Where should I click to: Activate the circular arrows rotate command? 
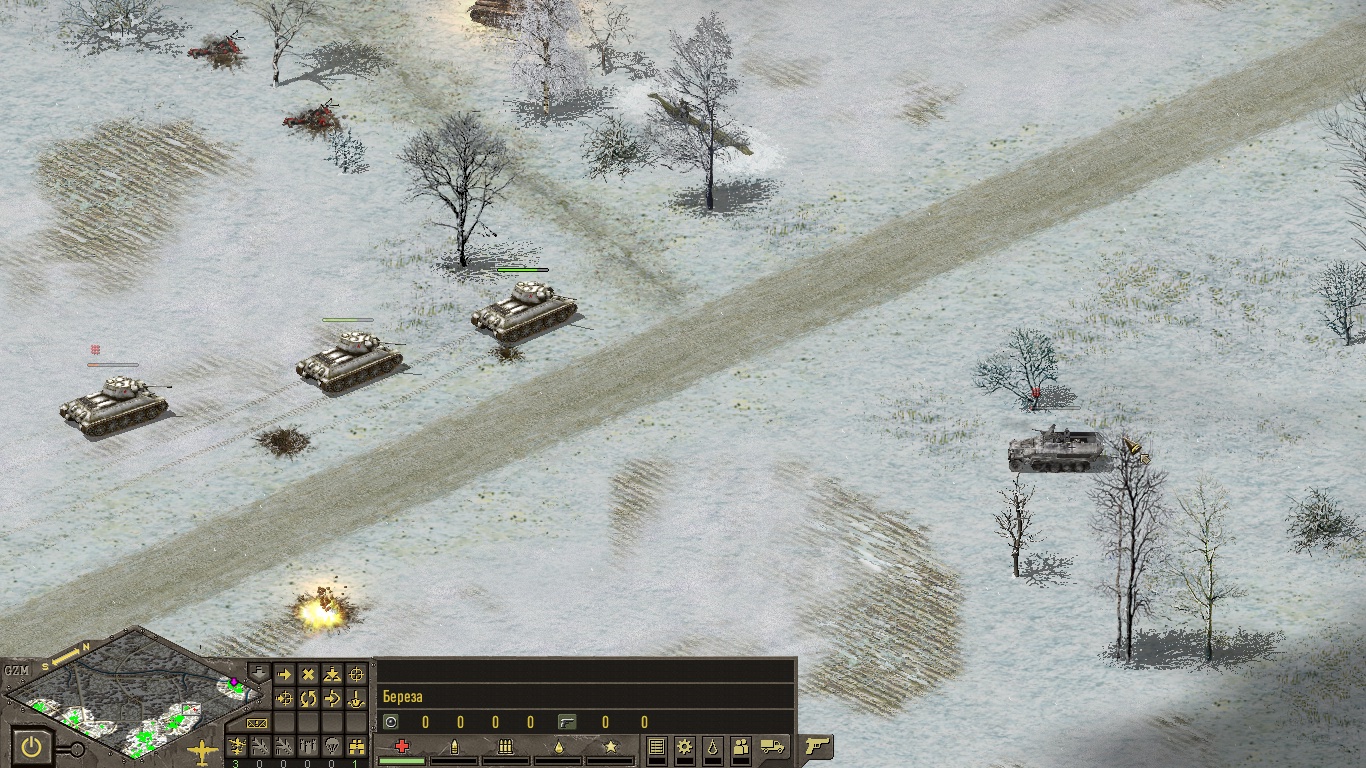tap(308, 698)
